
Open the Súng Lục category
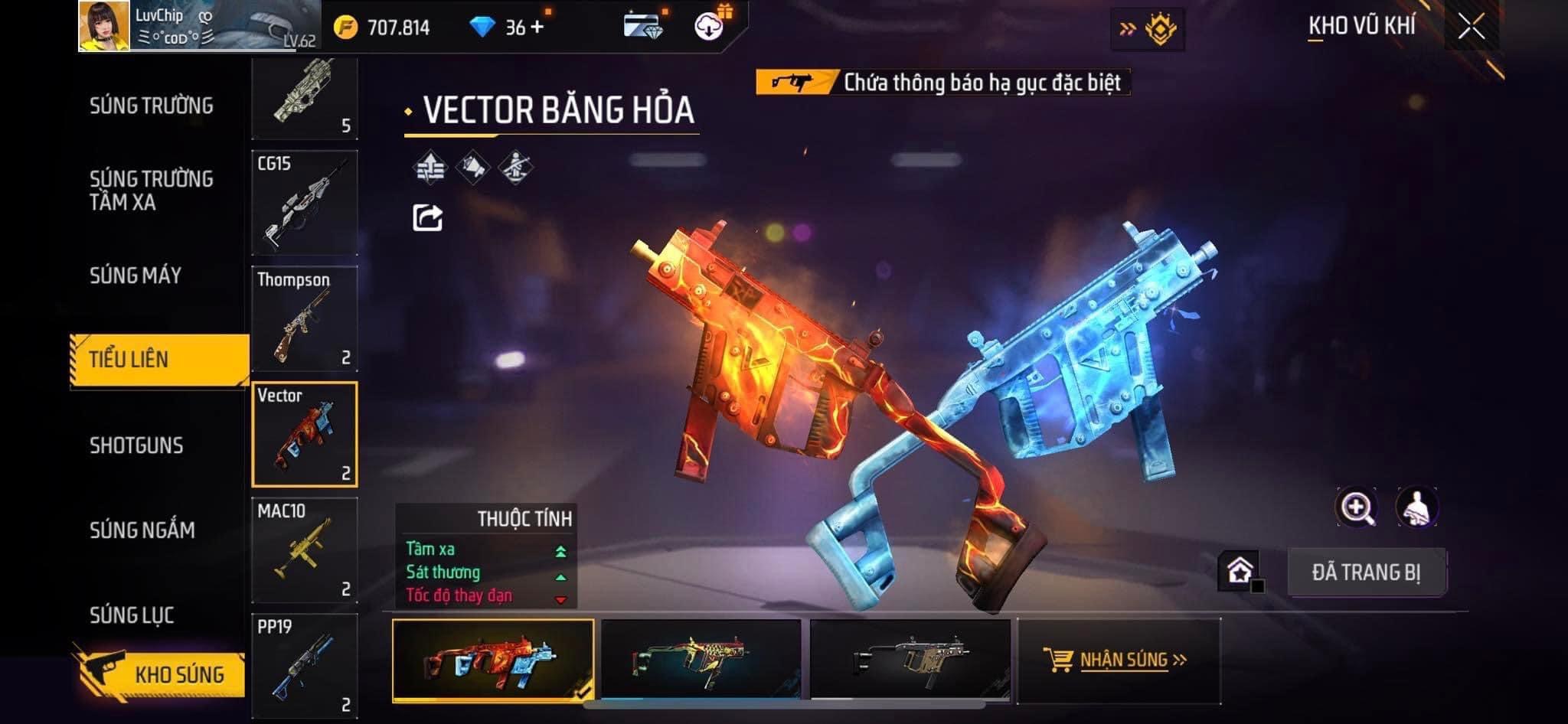pos(132,615)
